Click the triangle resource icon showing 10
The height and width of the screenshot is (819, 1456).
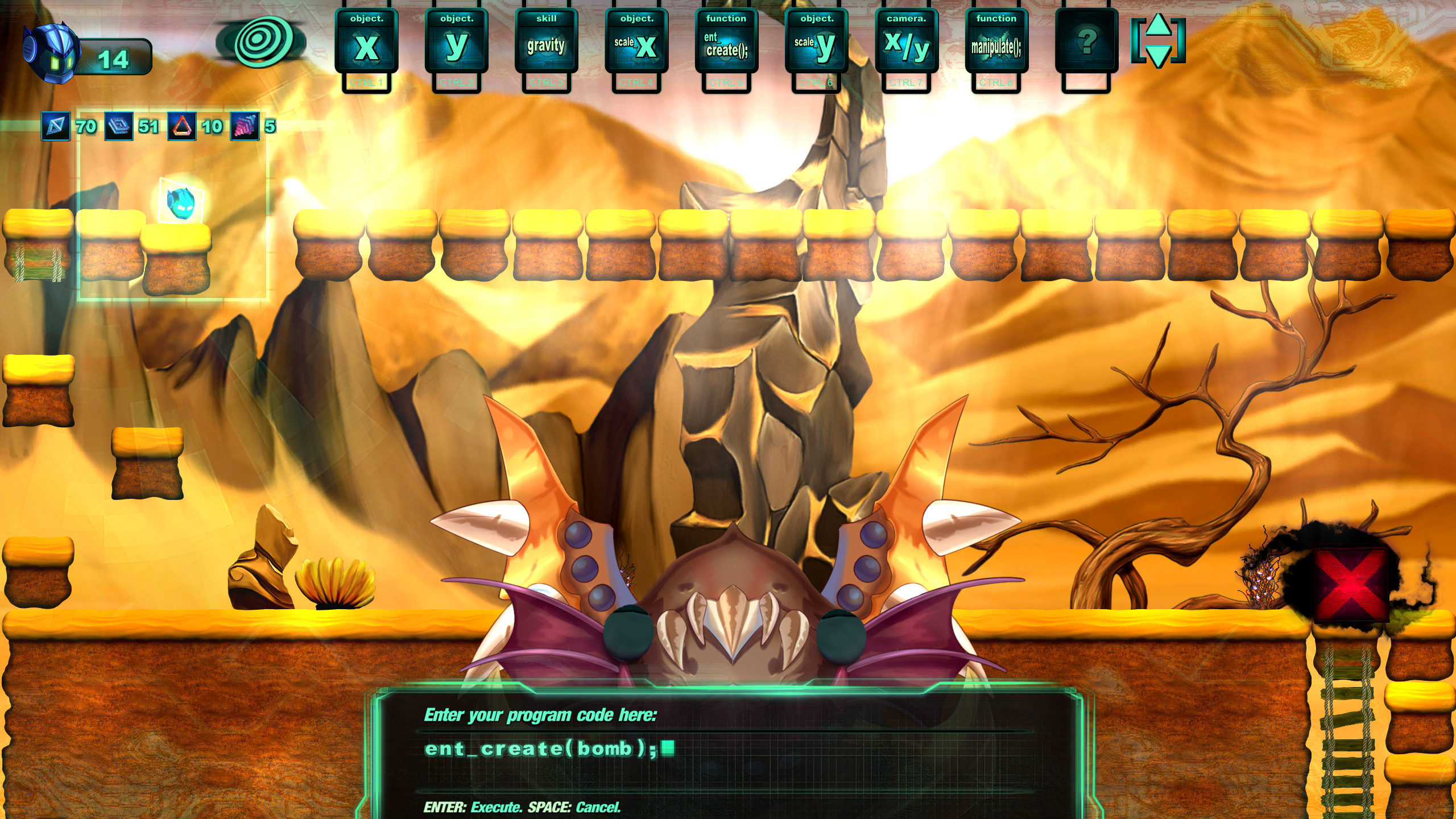(x=181, y=127)
